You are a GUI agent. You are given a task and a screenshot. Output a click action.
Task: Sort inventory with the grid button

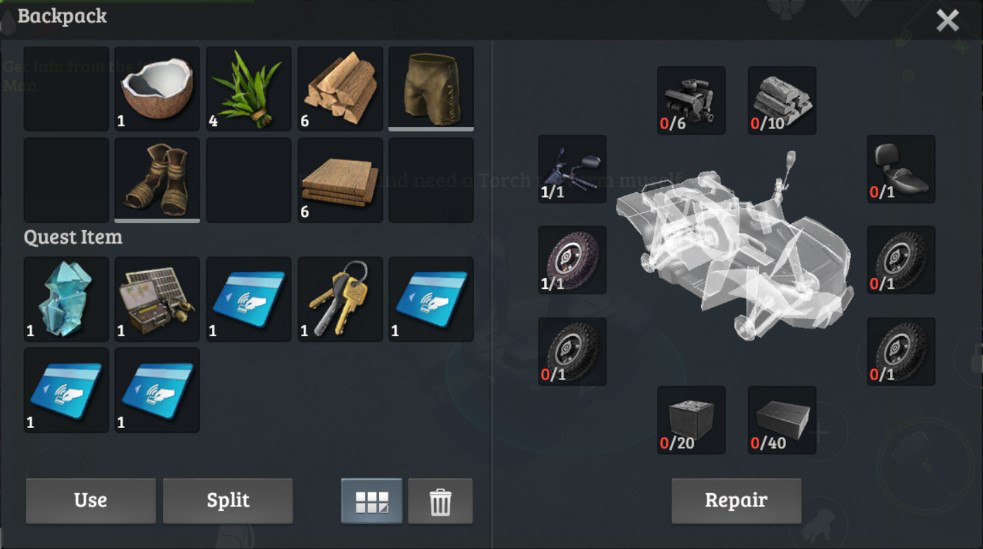372,501
